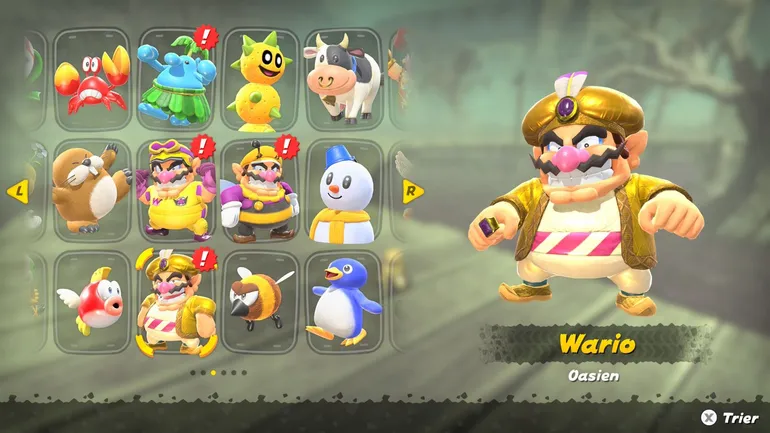Viewport: 770px width, 433px height.
Task: Pick the striped bee bird character
Action: point(260,303)
